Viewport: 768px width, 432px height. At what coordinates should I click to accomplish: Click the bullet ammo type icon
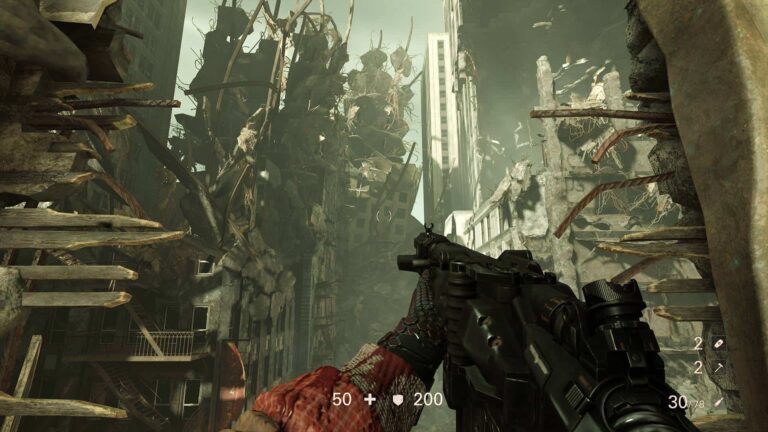coord(718,402)
